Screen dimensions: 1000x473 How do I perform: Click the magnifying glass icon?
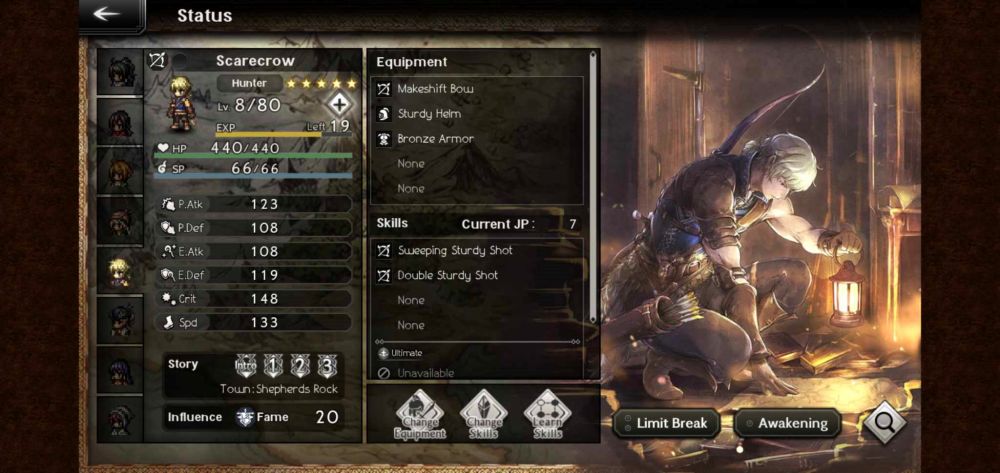(883, 422)
